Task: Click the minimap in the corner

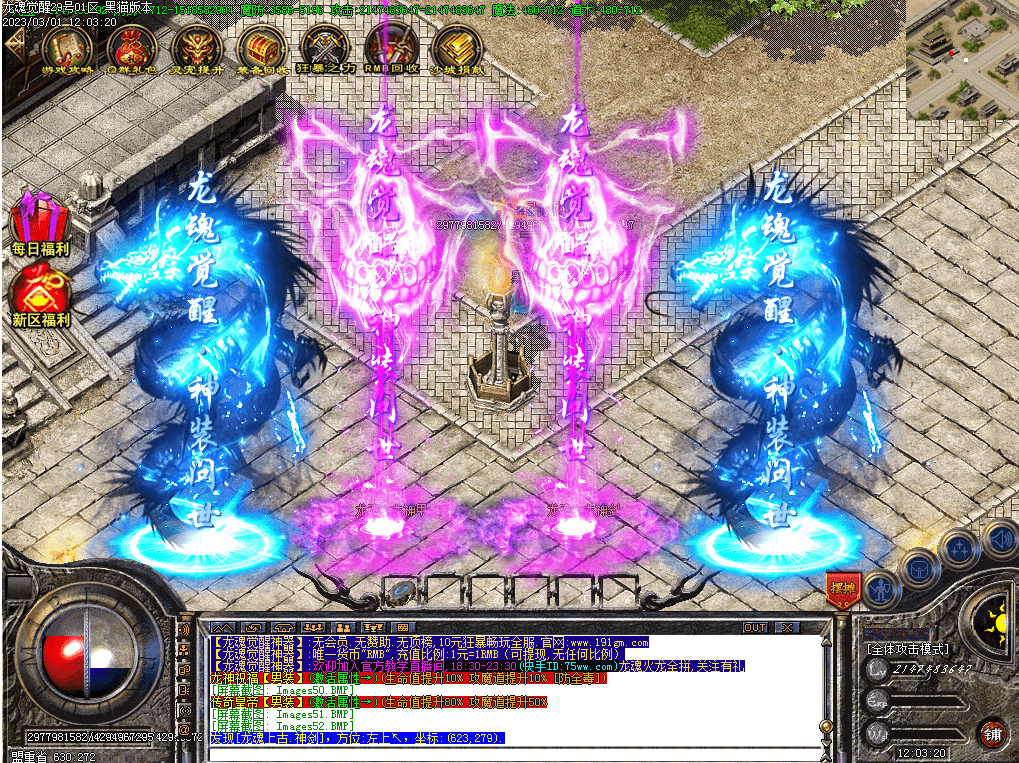Action: (x=961, y=58)
